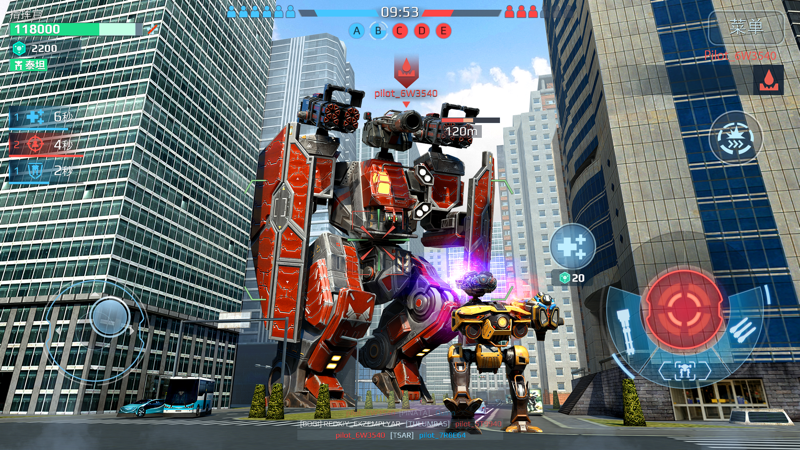This screenshot has height=450, width=800.
Task: Use the repair module costing 20
Action: [x=572, y=246]
